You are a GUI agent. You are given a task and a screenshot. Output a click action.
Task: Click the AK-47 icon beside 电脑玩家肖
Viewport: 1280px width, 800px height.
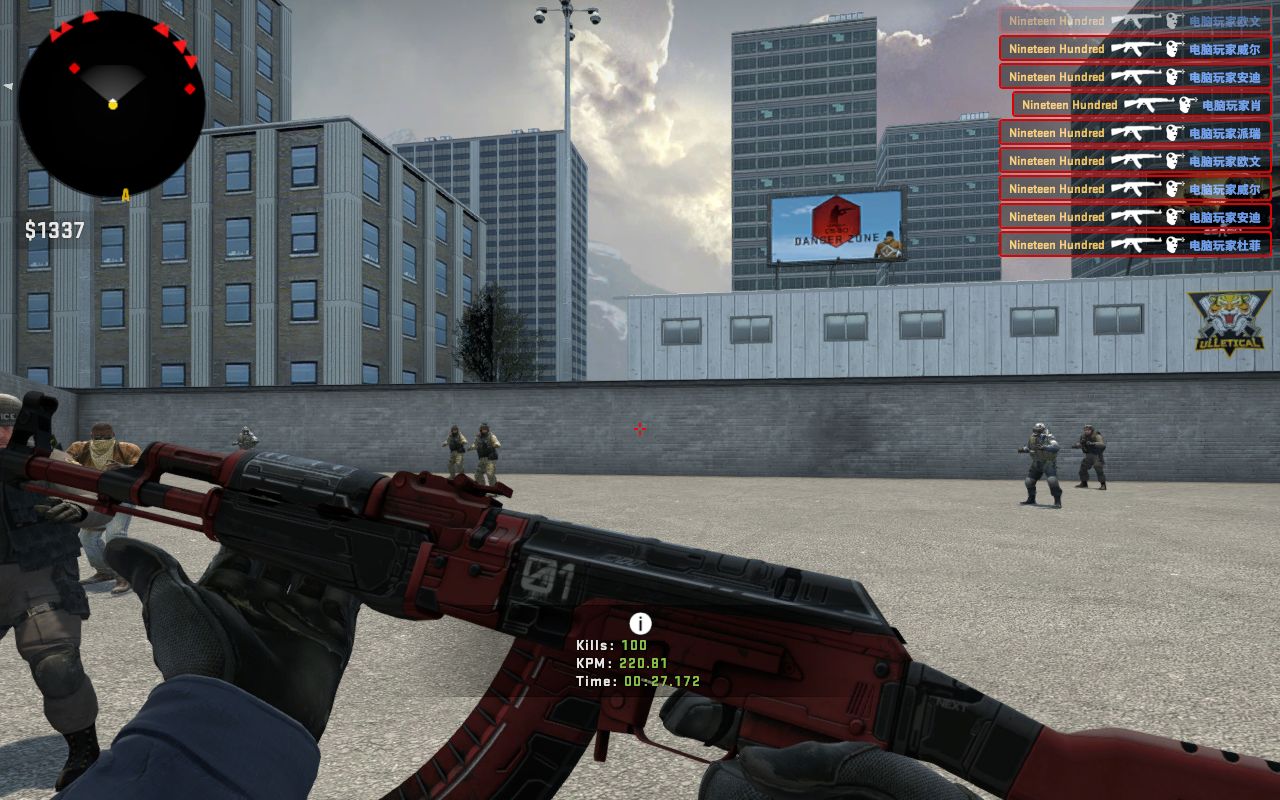pos(1146,104)
